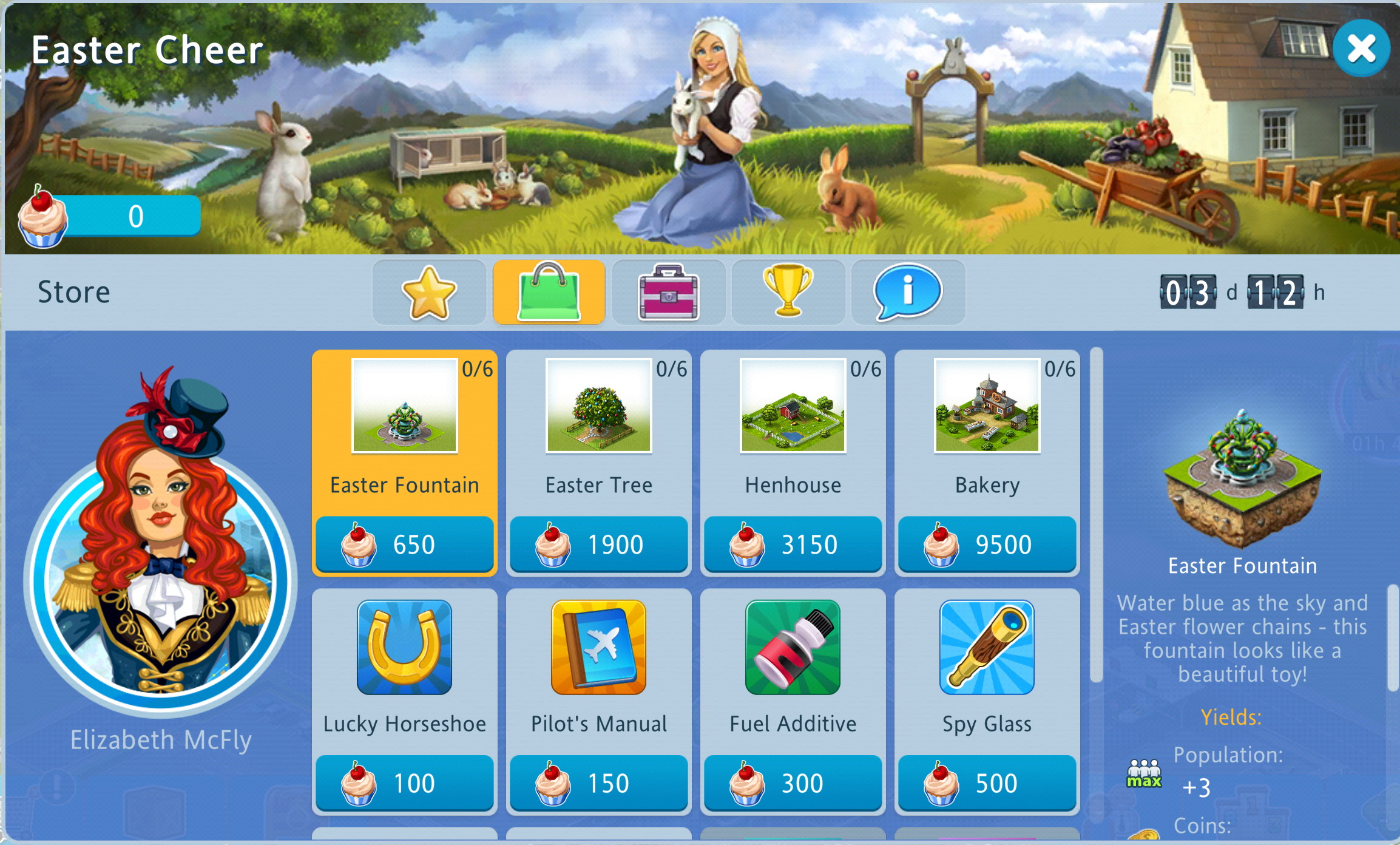The width and height of the screenshot is (1400, 845).
Task: Choose the Easter Tree thumbnail
Action: click(598, 406)
